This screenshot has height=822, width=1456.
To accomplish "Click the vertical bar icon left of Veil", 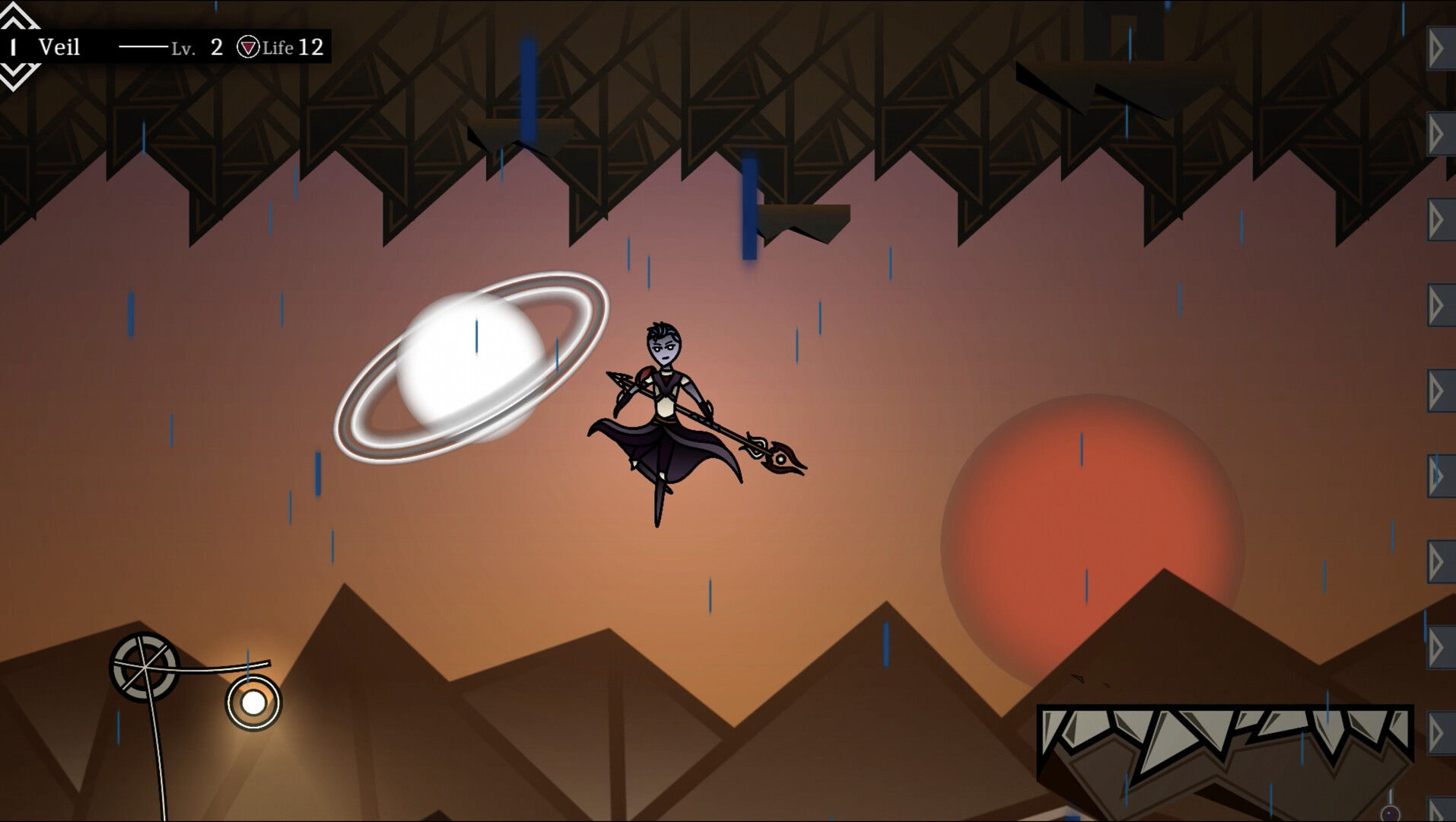I will click(x=13, y=47).
